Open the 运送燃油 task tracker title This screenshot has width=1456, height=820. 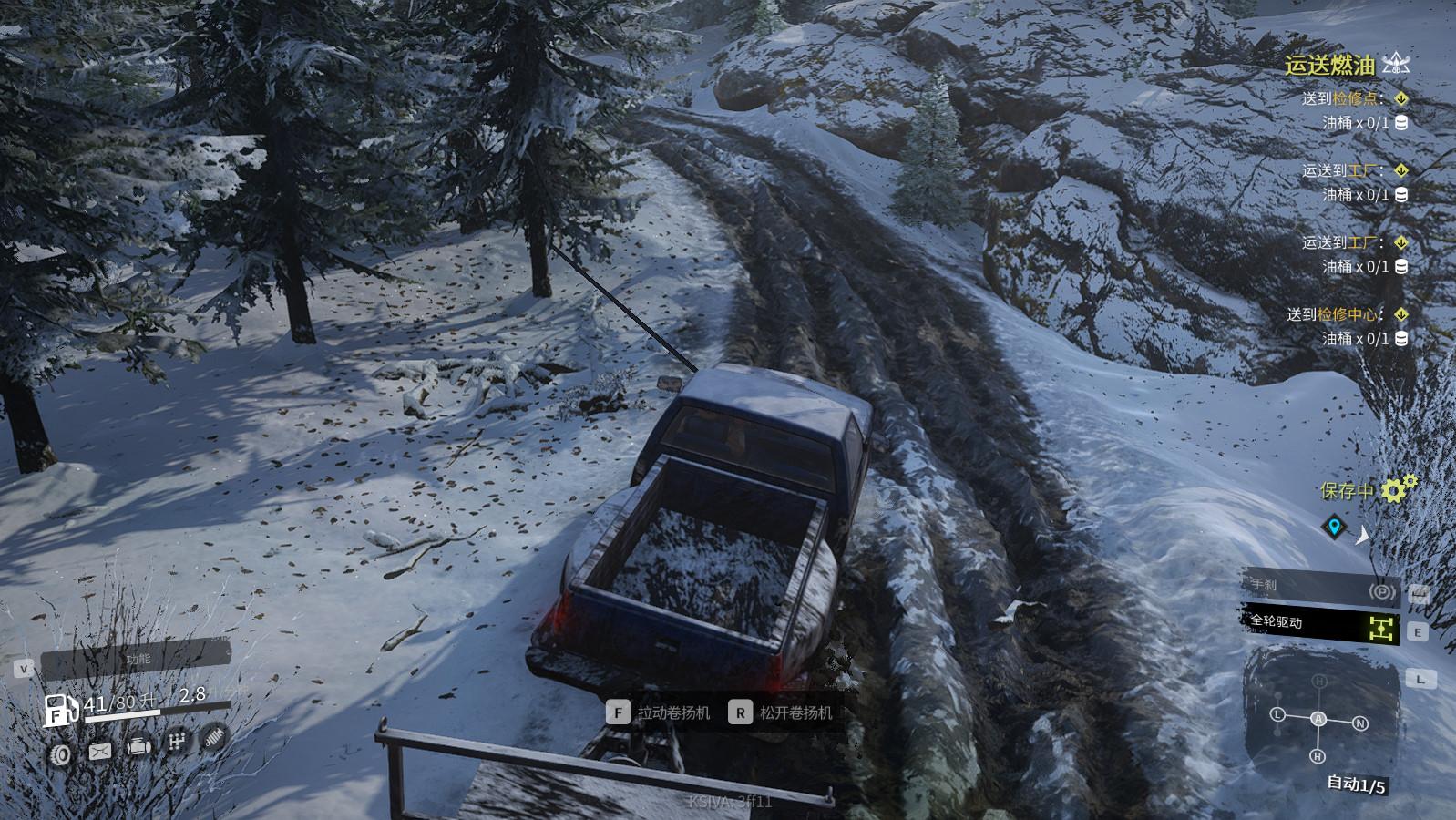pyautogui.click(x=1329, y=65)
